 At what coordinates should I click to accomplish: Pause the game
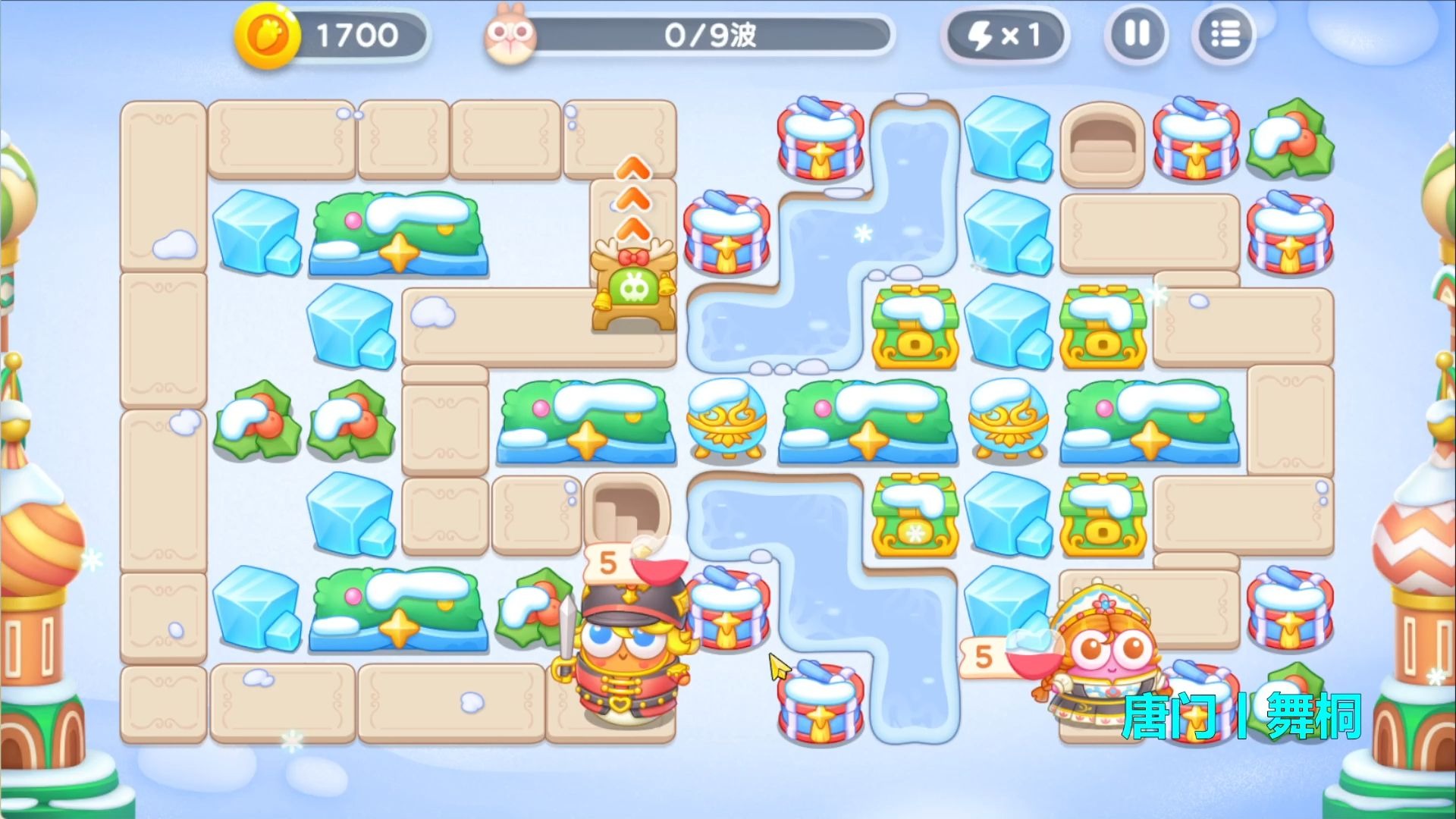click(x=1136, y=34)
